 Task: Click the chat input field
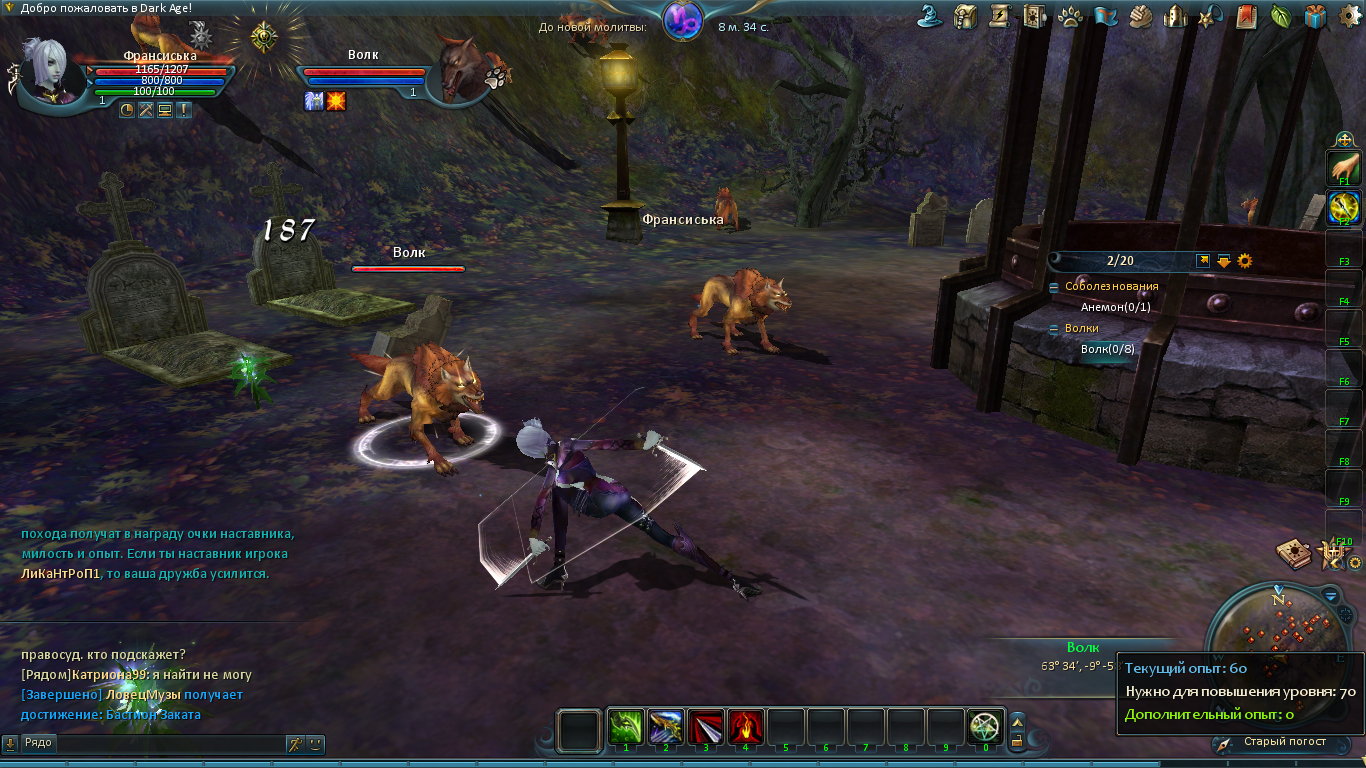click(170, 743)
